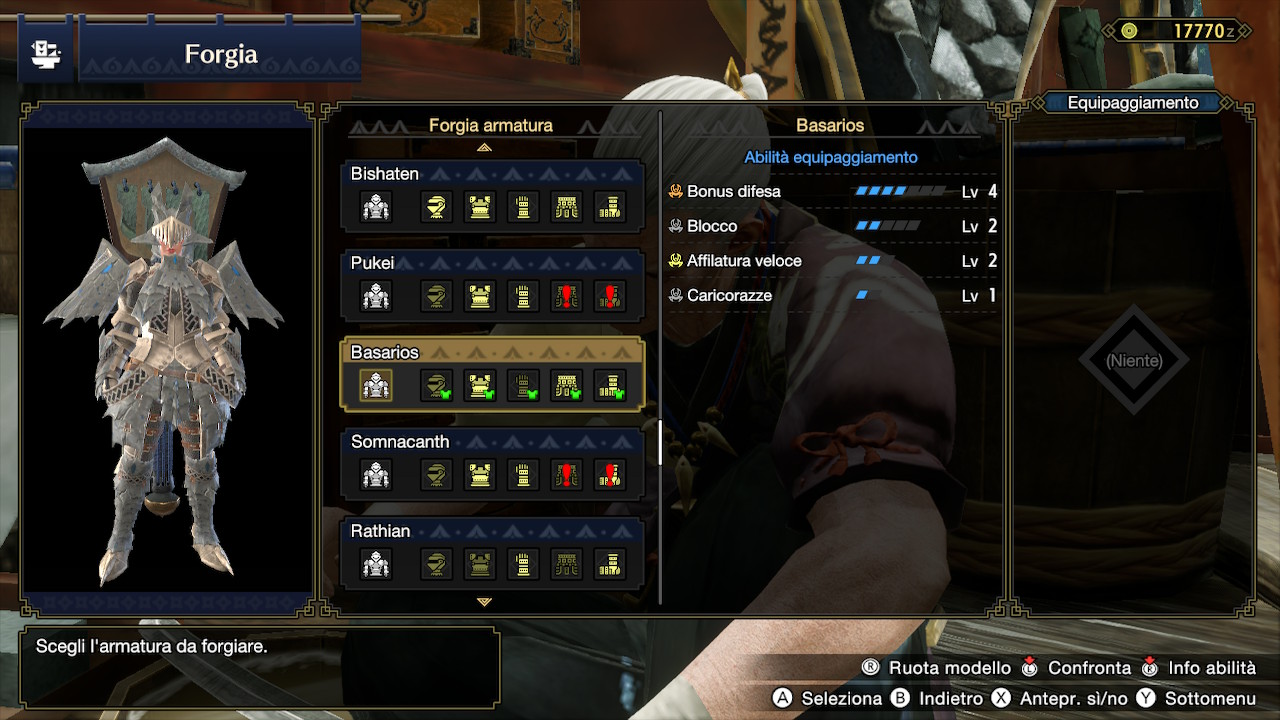This screenshot has height=720, width=1280.
Task: Select the full Basarios armor set icon
Action: click(x=377, y=386)
